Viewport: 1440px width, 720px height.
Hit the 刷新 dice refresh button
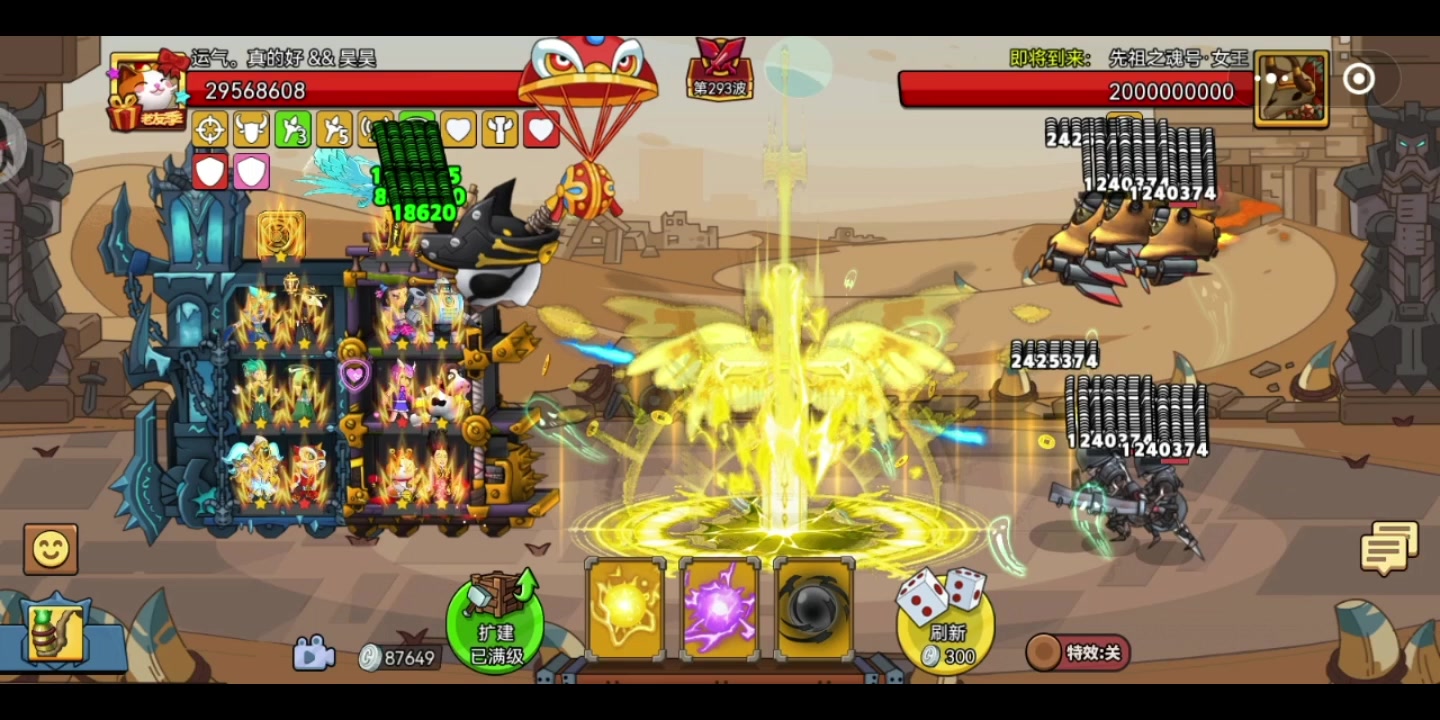(x=946, y=620)
